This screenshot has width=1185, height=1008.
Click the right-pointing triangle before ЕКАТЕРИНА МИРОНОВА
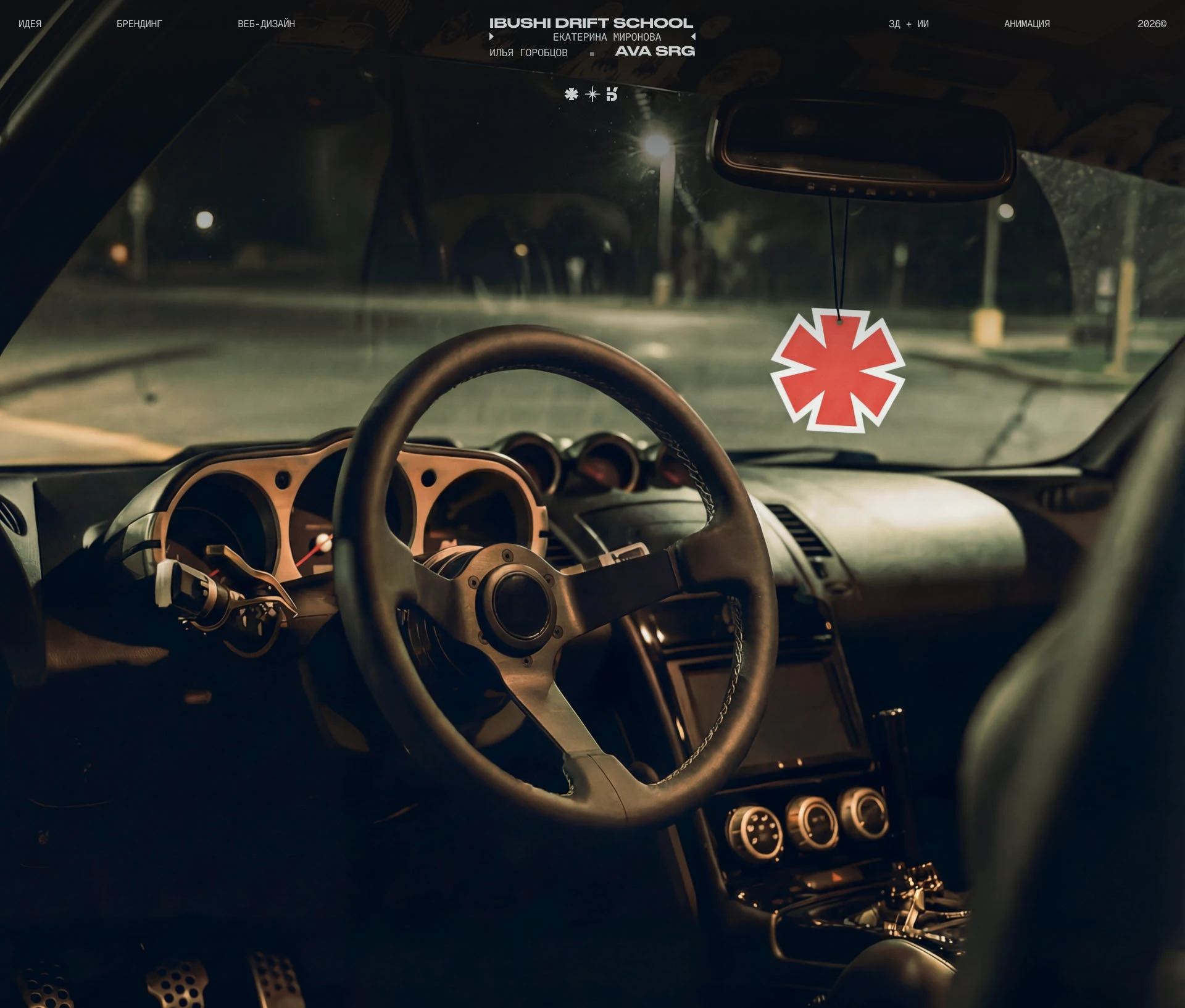click(x=492, y=37)
